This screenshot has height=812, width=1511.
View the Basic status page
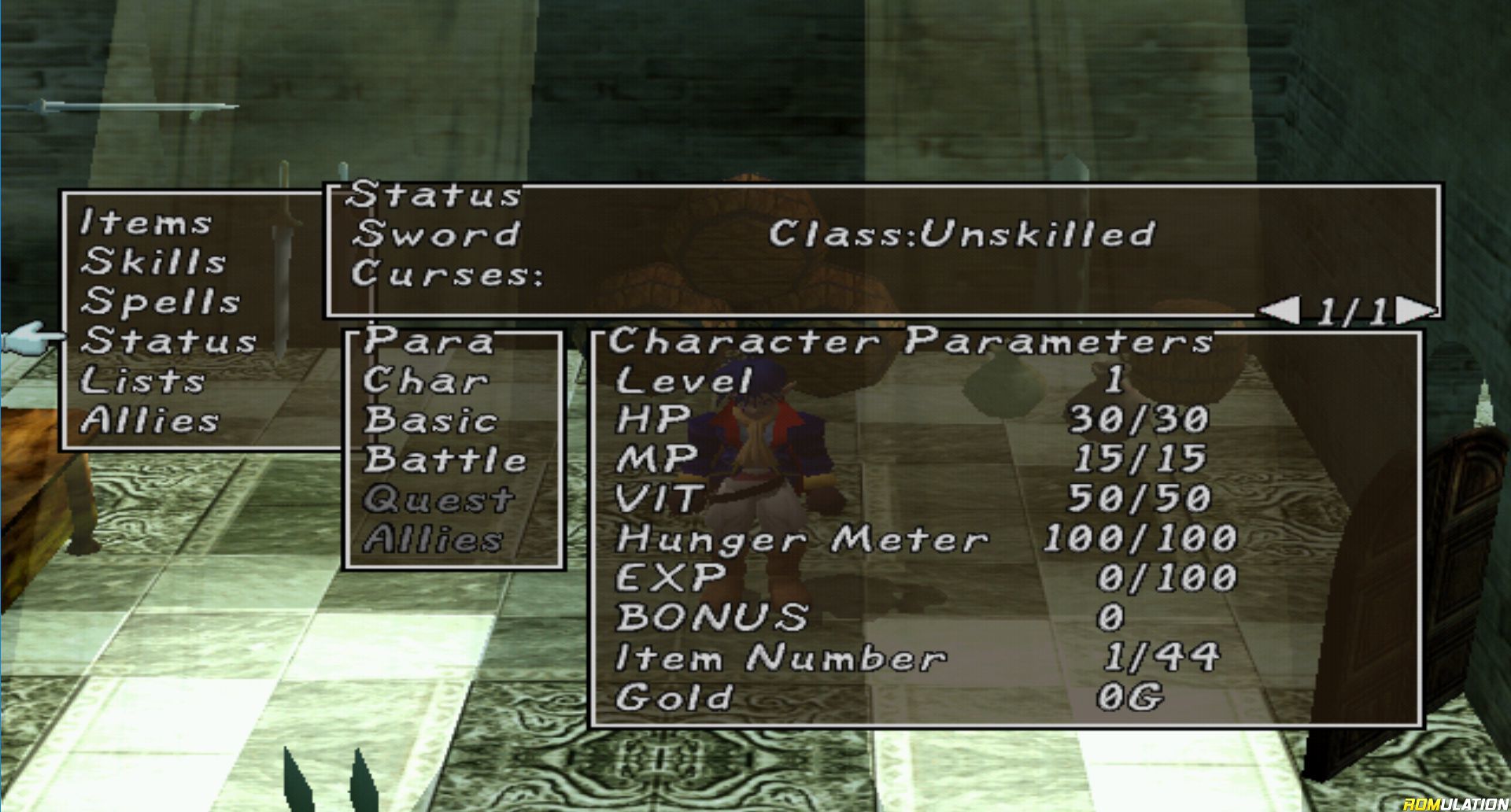tap(430, 420)
